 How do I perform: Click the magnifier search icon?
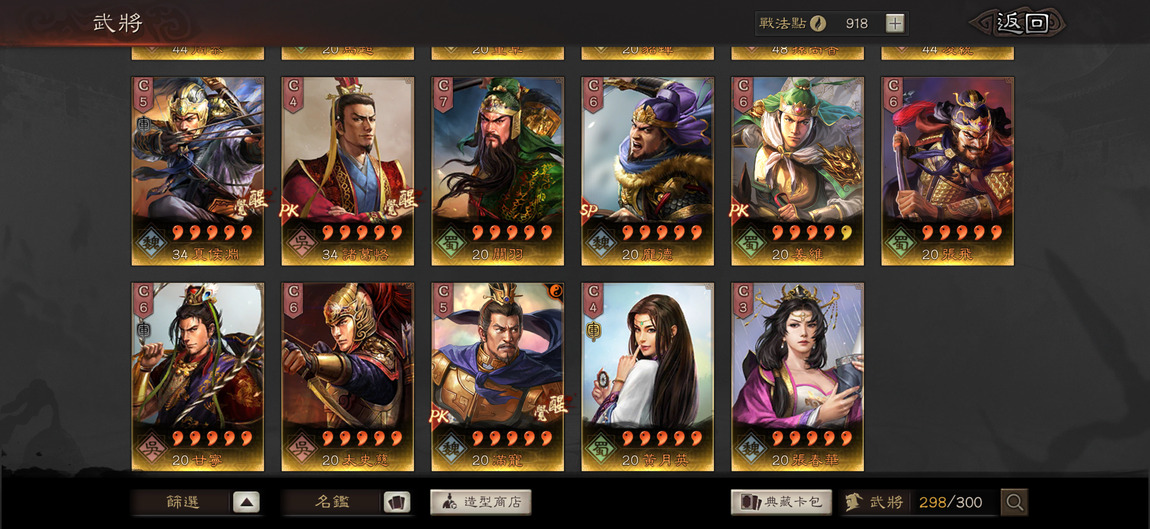click(1014, 502)
